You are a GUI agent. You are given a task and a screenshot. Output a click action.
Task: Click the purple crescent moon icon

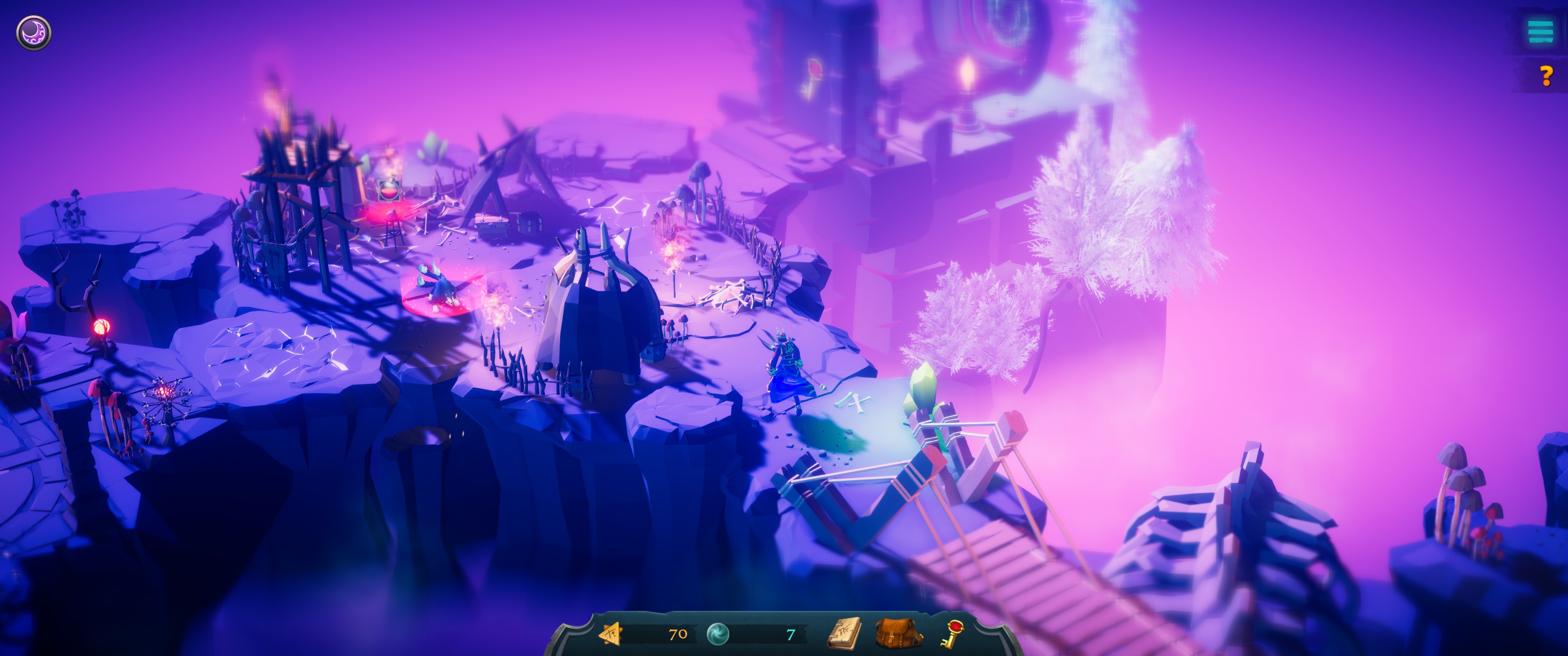(x=33, y=32)
